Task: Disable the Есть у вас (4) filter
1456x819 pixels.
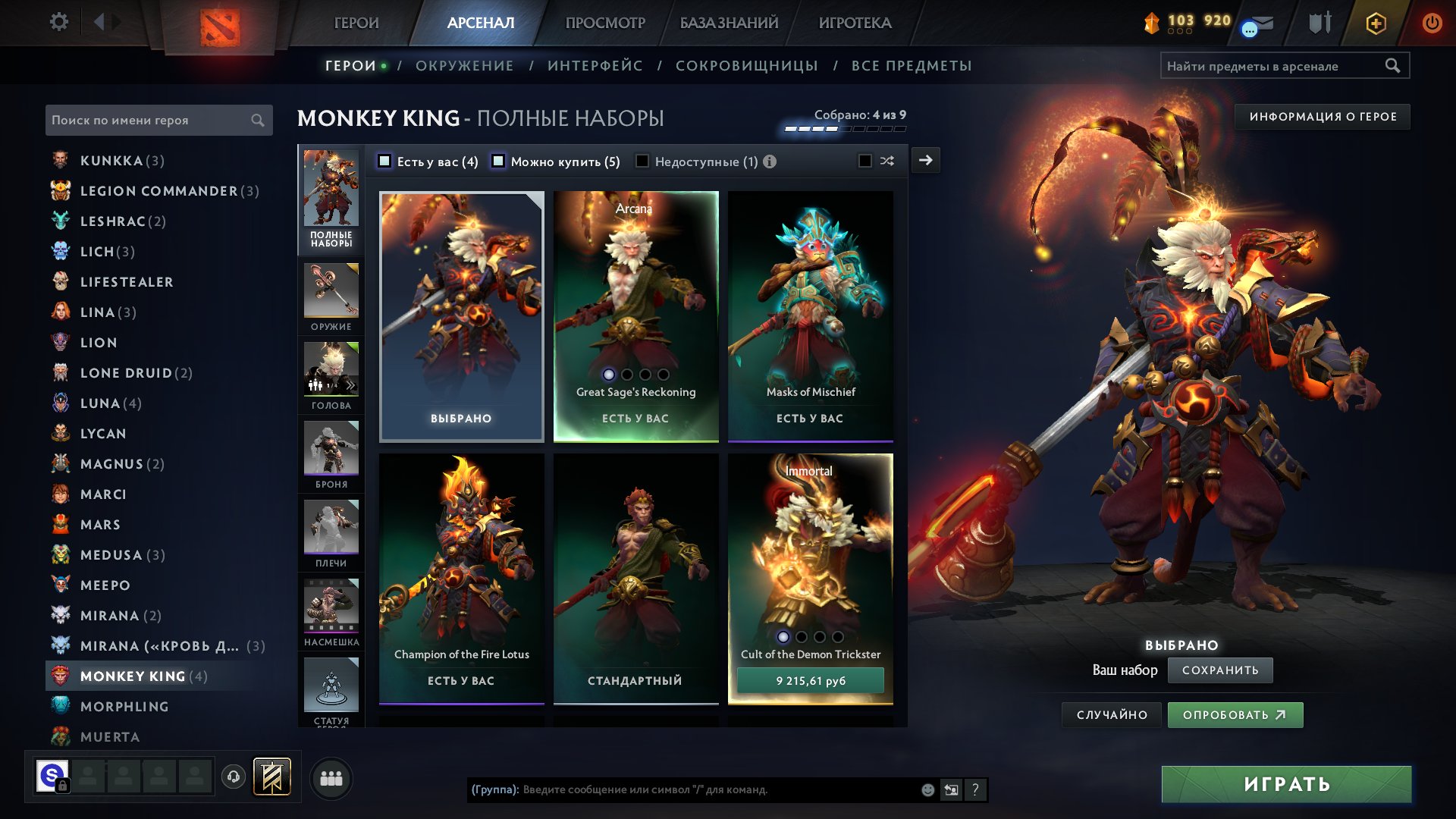Action: tap(385, 161)
